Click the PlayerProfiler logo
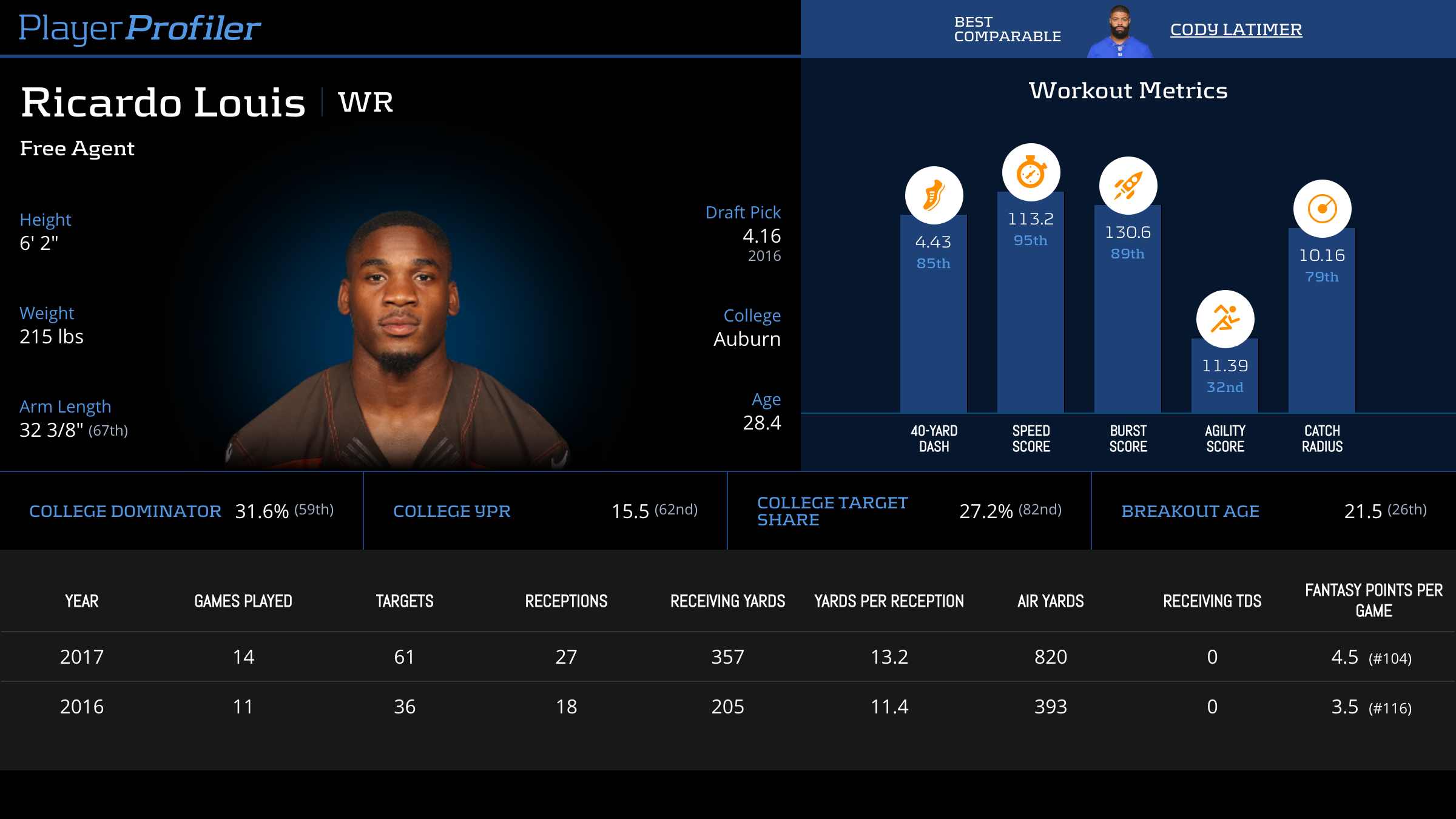Screen dimensions: 1456x819 pyautogui.click(x=140, y=29)
